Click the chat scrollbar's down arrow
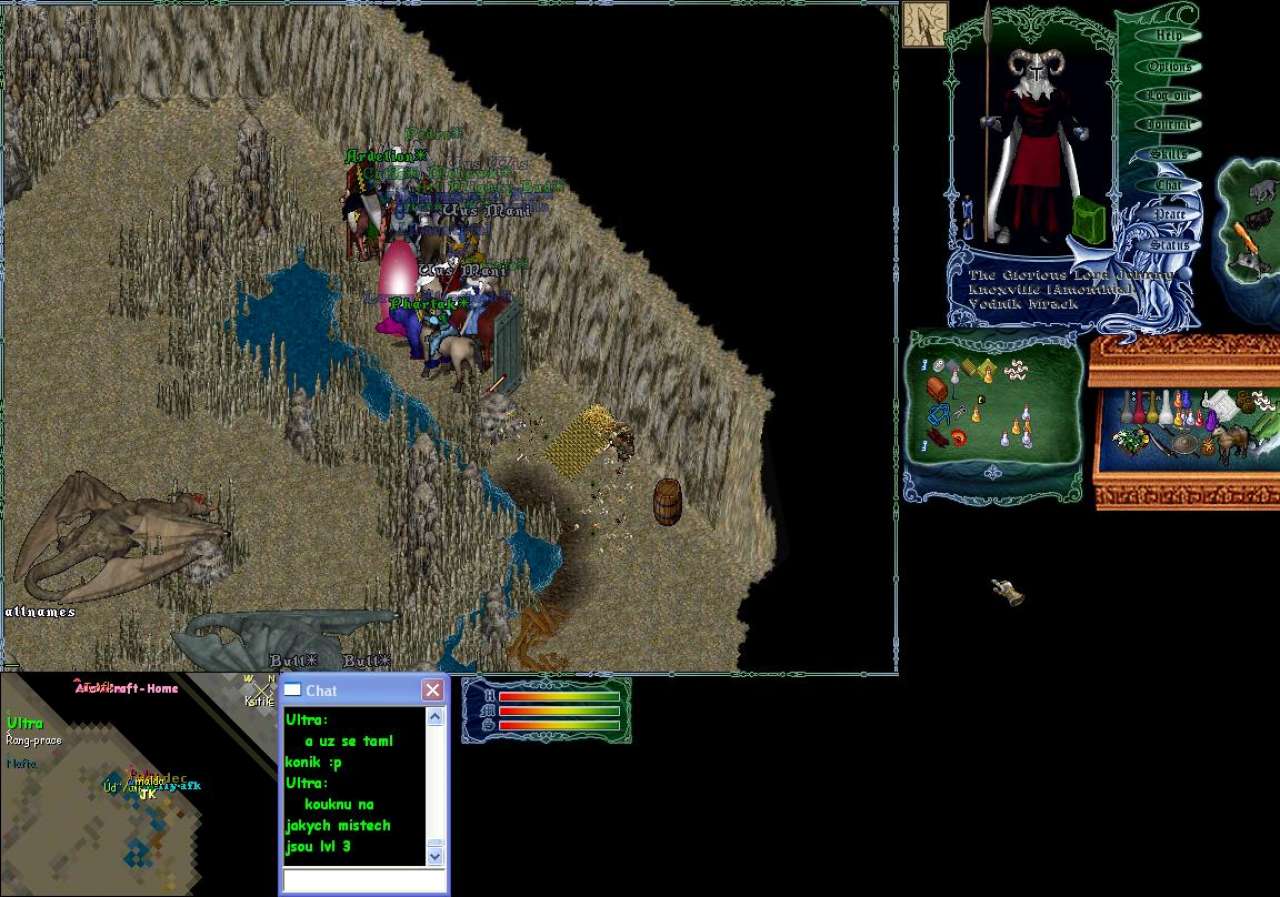Image resolution: width=1280 pixels, height=897 pixels. click(x=435, y=856)
